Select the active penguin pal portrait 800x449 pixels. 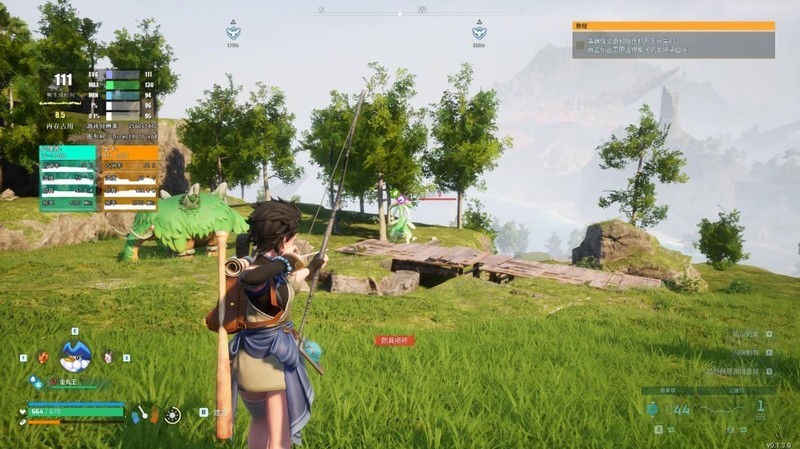[75, 355]
